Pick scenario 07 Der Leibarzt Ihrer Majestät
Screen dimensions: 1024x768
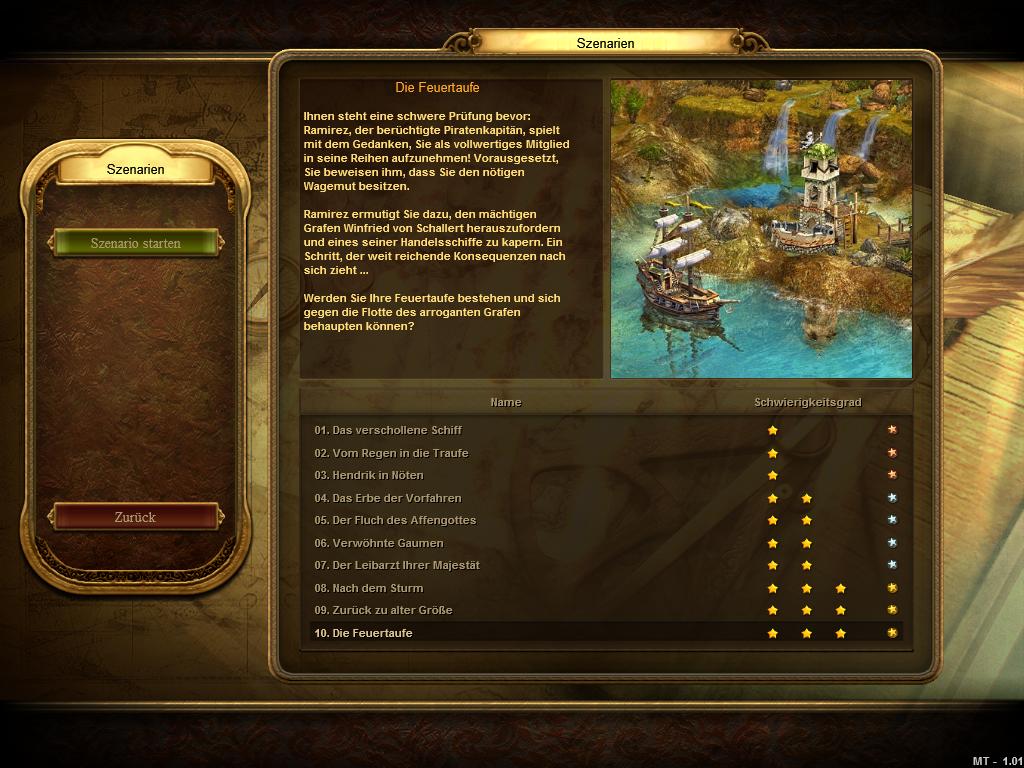point(397,565)
